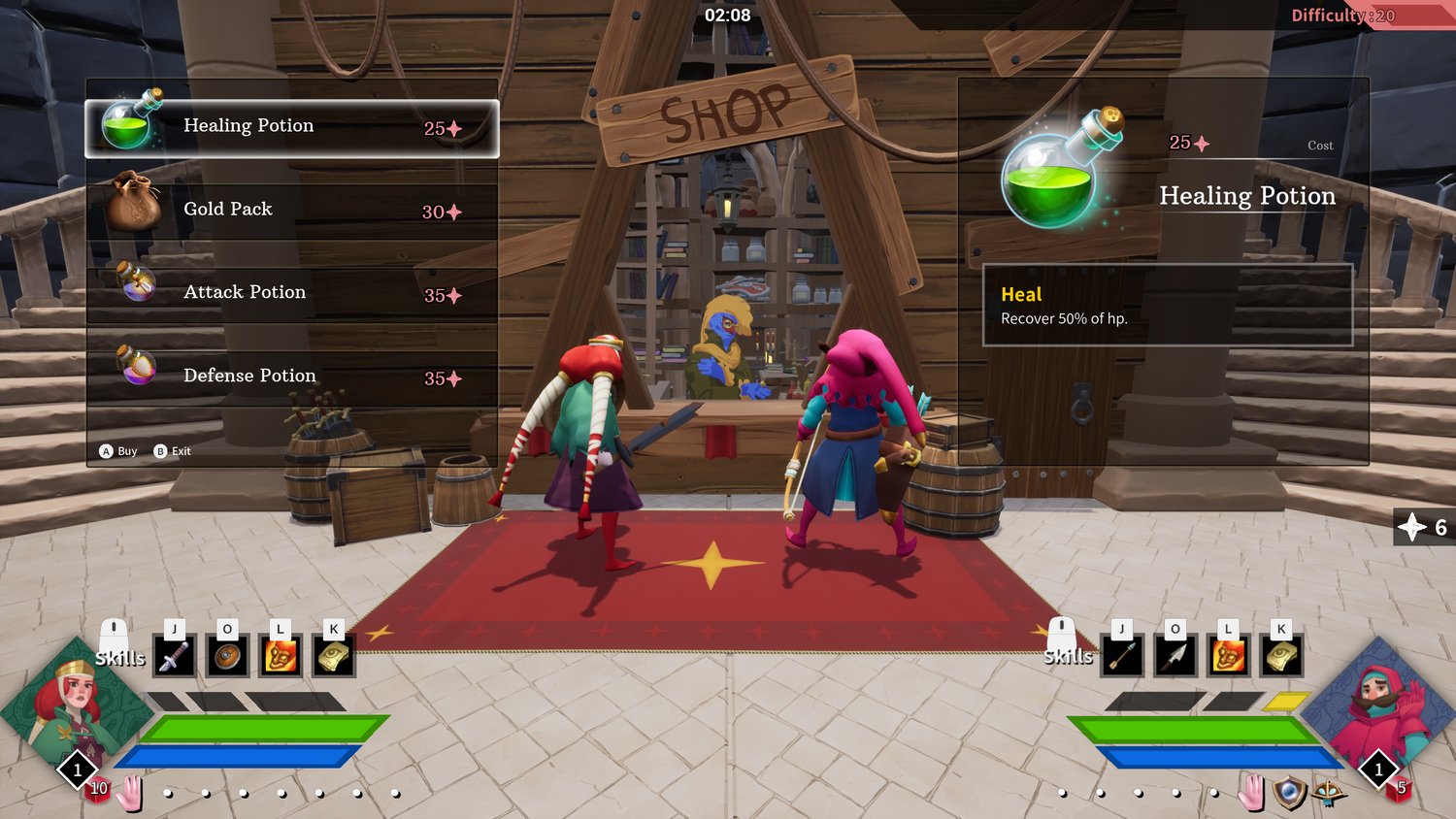Select the Healing Potion shop entry

click(291, 128)
